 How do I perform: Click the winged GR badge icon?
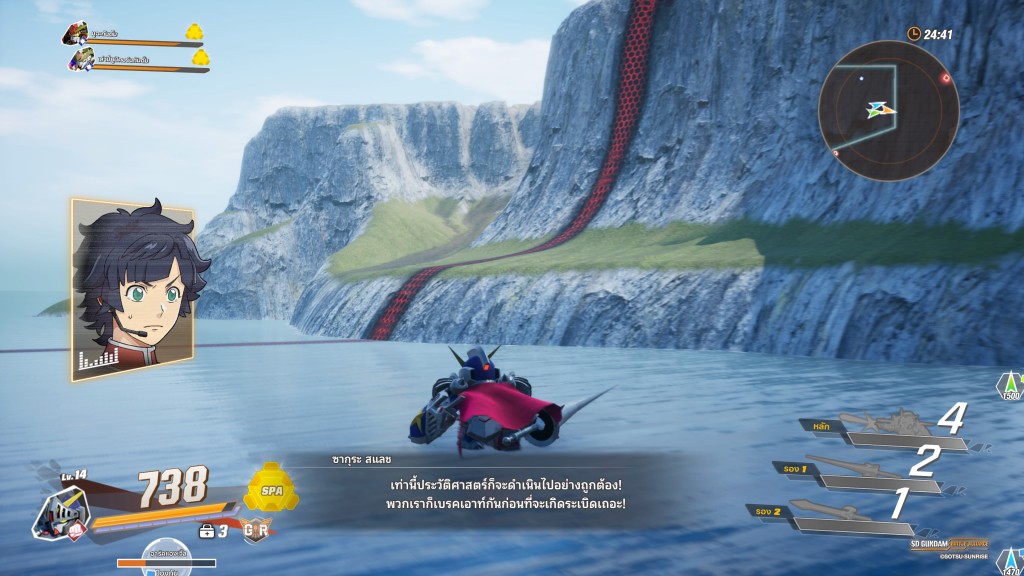click(256, 531)
